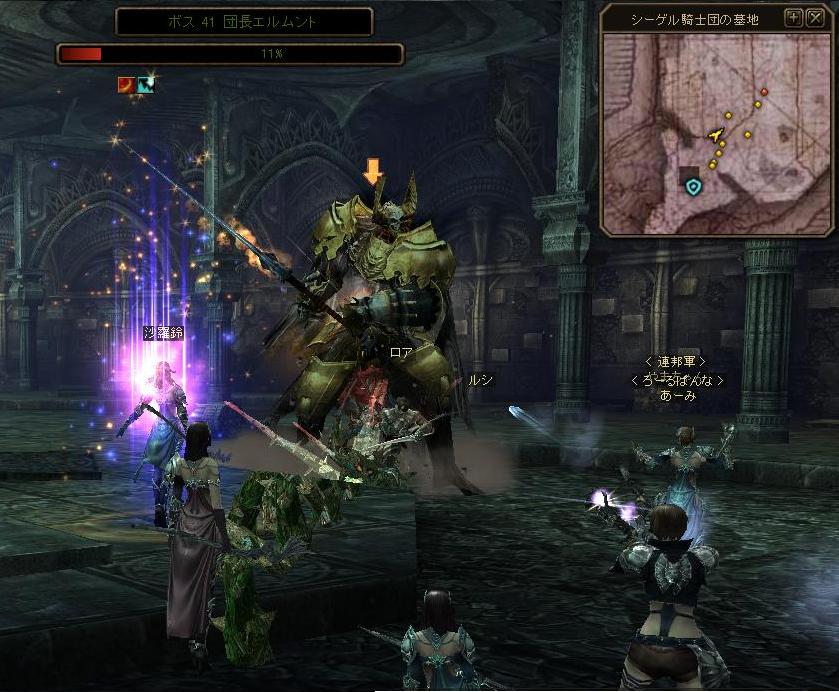The width and height of the screenshot is (839, 692).
Task: Select the red dot marker on the minimap
Action: tap(764, 92)
